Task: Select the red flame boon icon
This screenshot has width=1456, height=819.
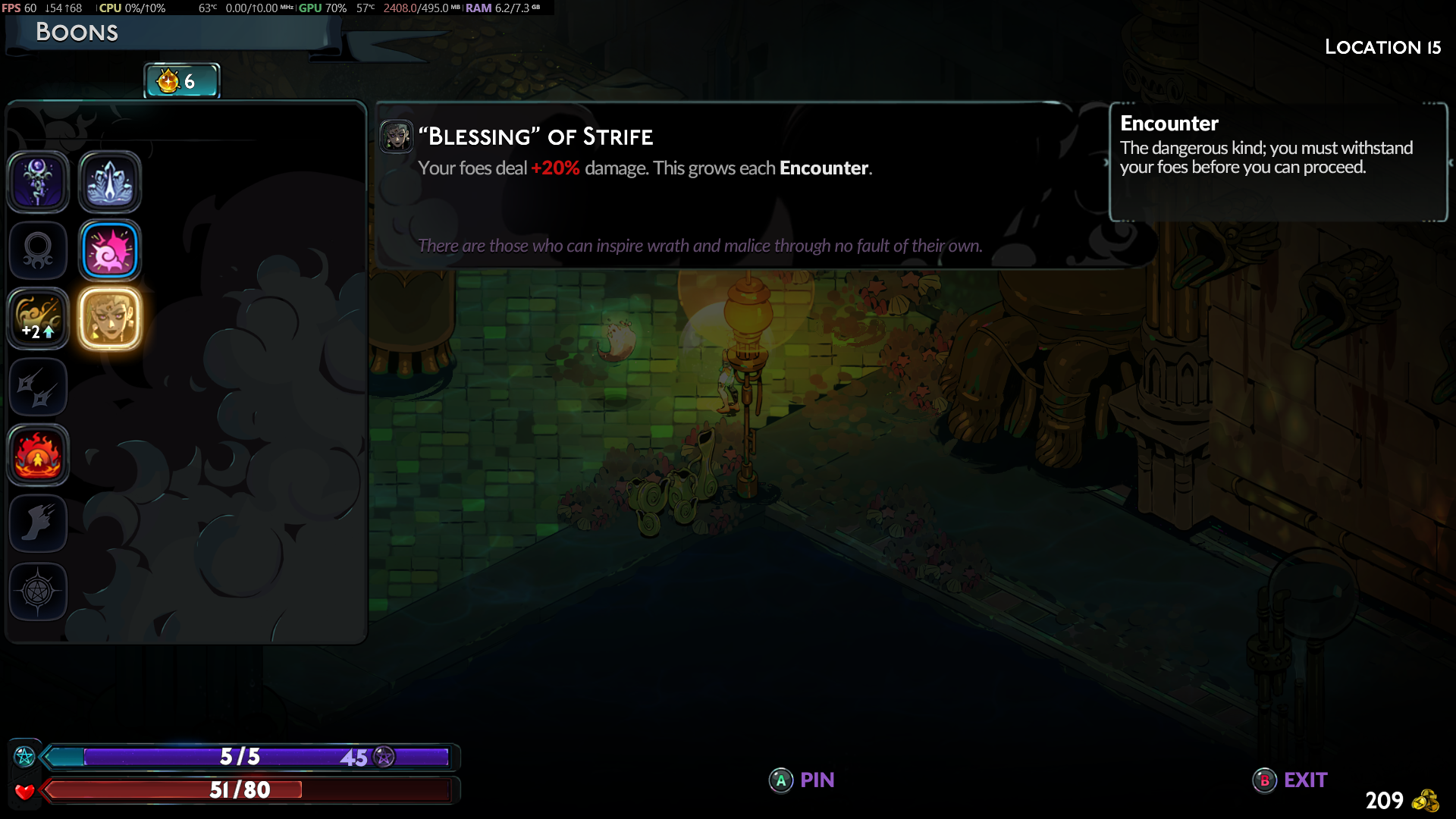Action: pyautogui.click(x=38, y=455)
